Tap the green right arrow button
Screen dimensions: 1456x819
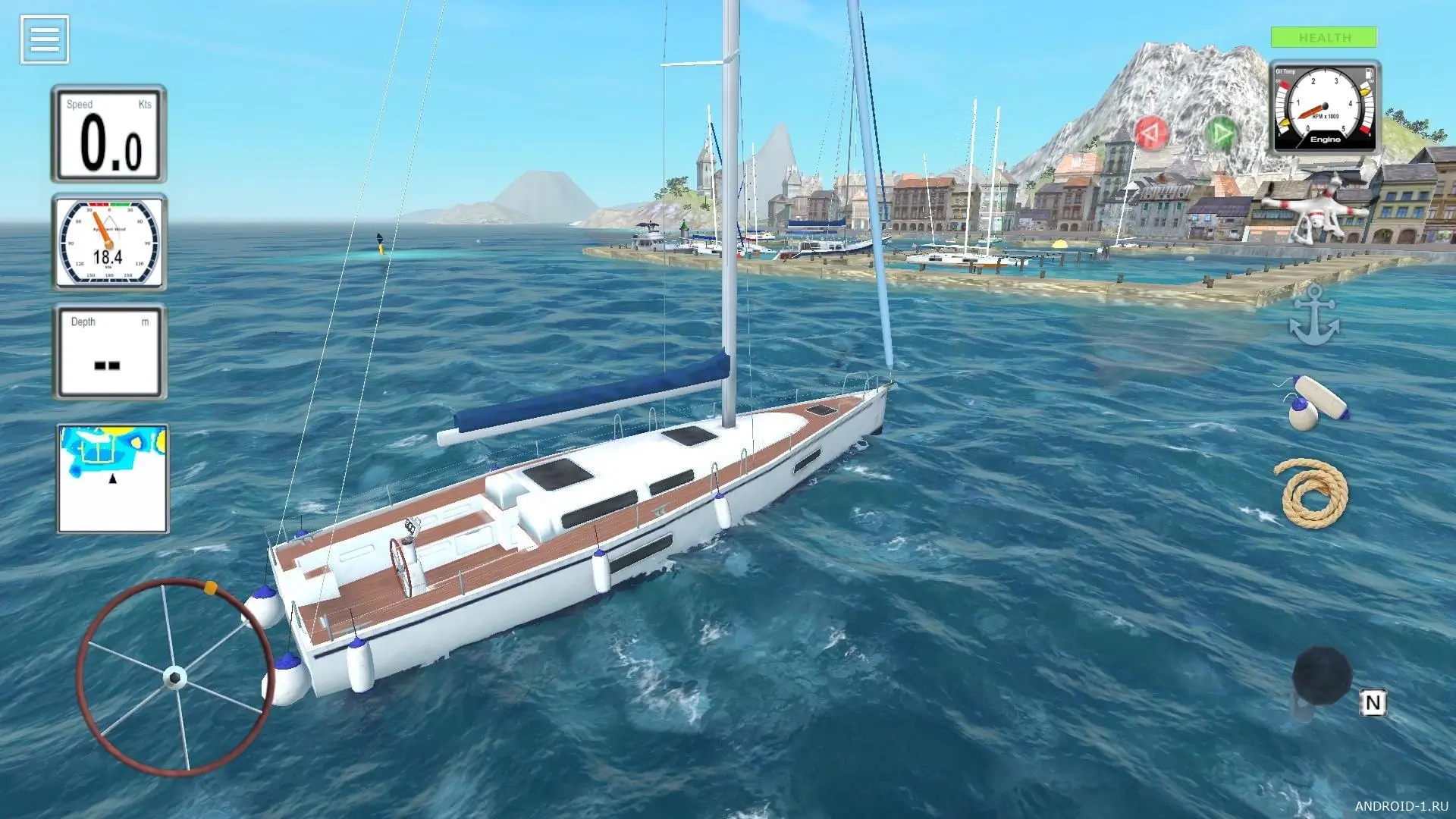pyautogui.click(x=1220, y=133)
